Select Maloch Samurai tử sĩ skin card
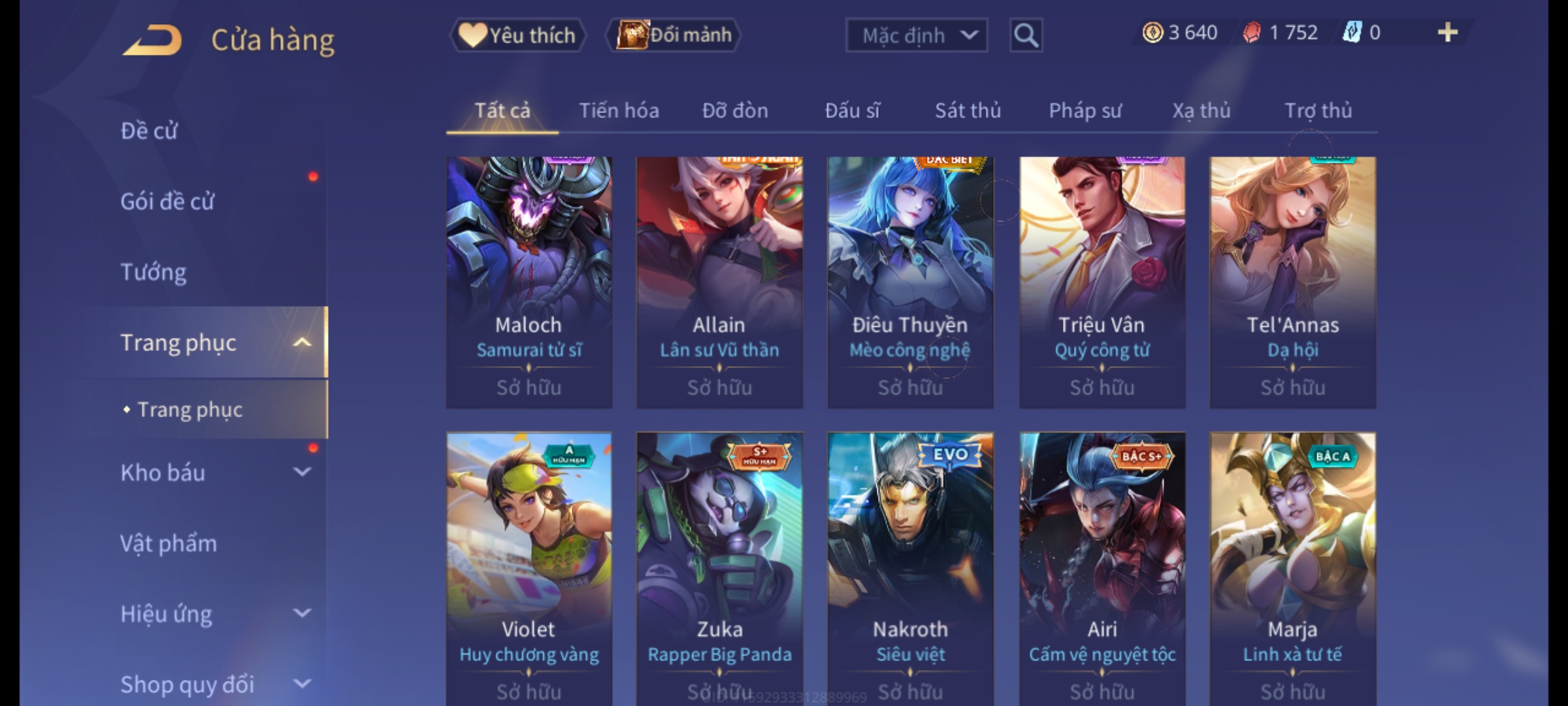This screenshot has height=706, width=1568. [x=529, y=281]
